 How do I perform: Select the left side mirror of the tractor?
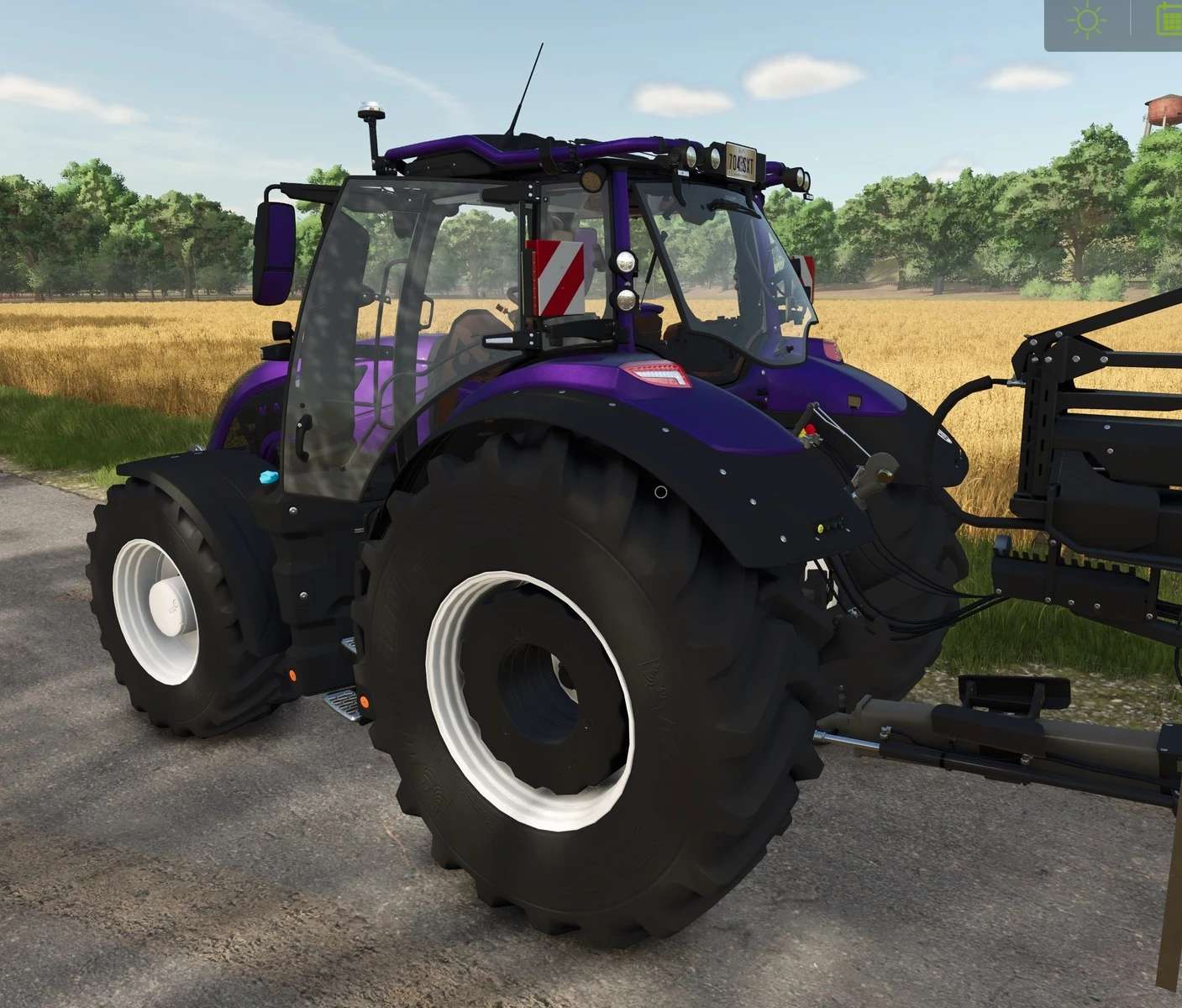273,252
